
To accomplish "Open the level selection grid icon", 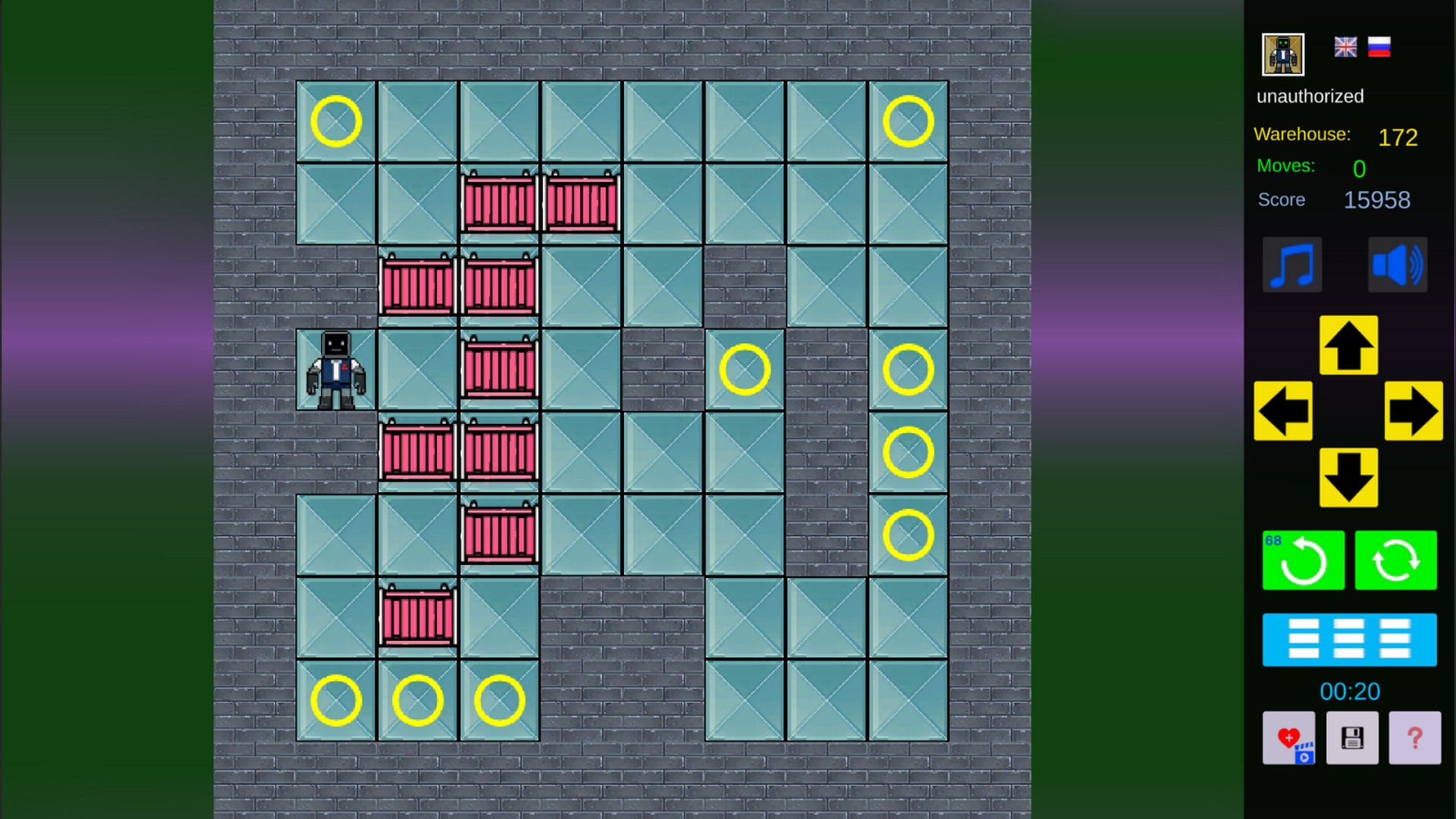I will click(1350, 639).
